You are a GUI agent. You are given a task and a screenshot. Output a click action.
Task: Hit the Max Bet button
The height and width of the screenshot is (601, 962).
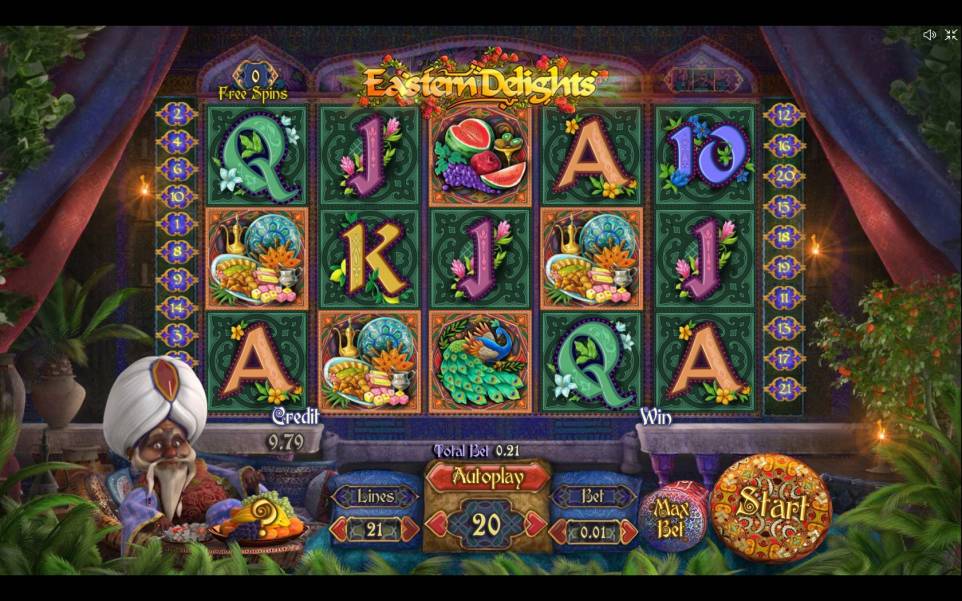click(x=673, y=518)
